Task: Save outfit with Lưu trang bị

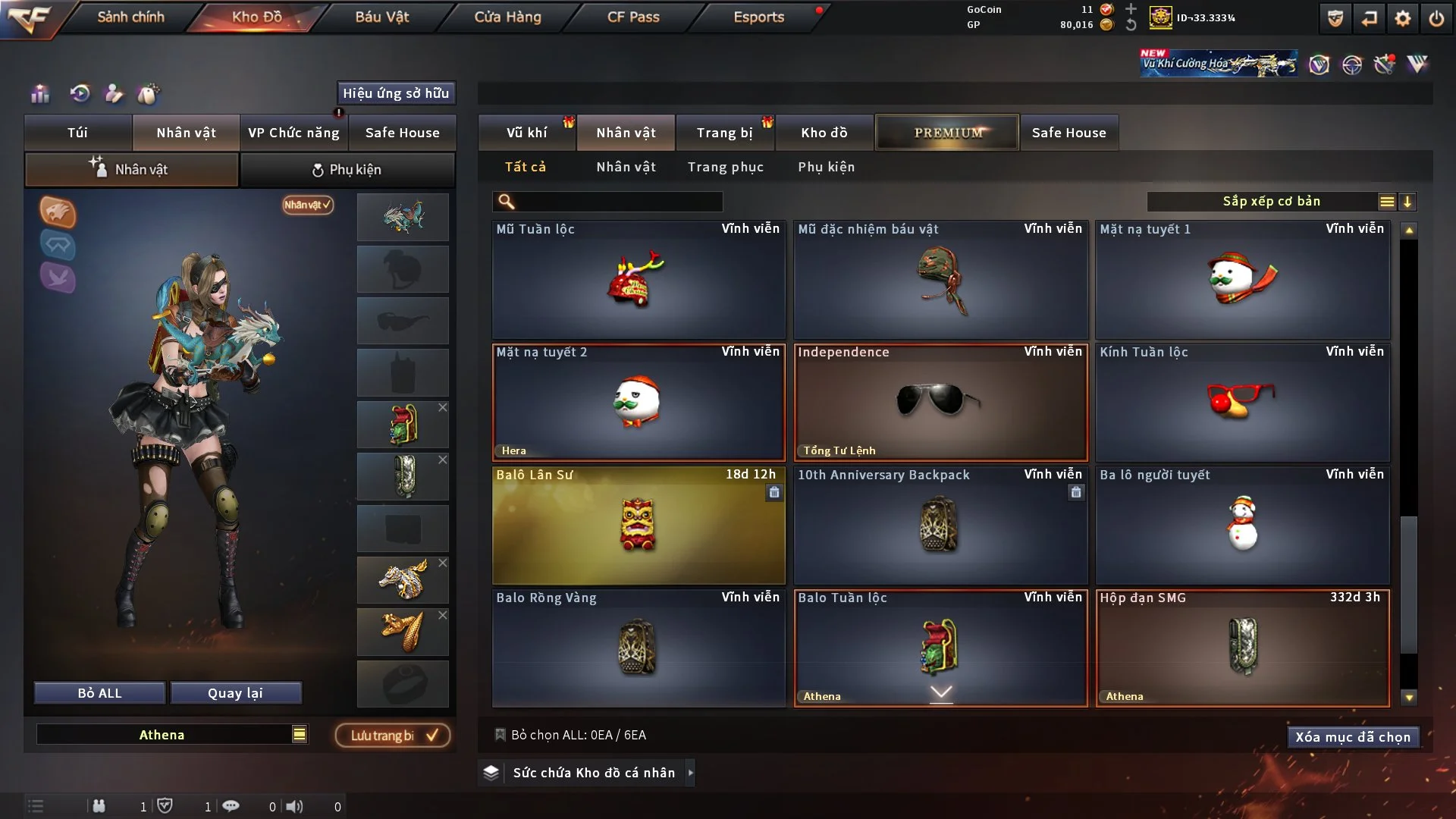Action: [392, 736]
